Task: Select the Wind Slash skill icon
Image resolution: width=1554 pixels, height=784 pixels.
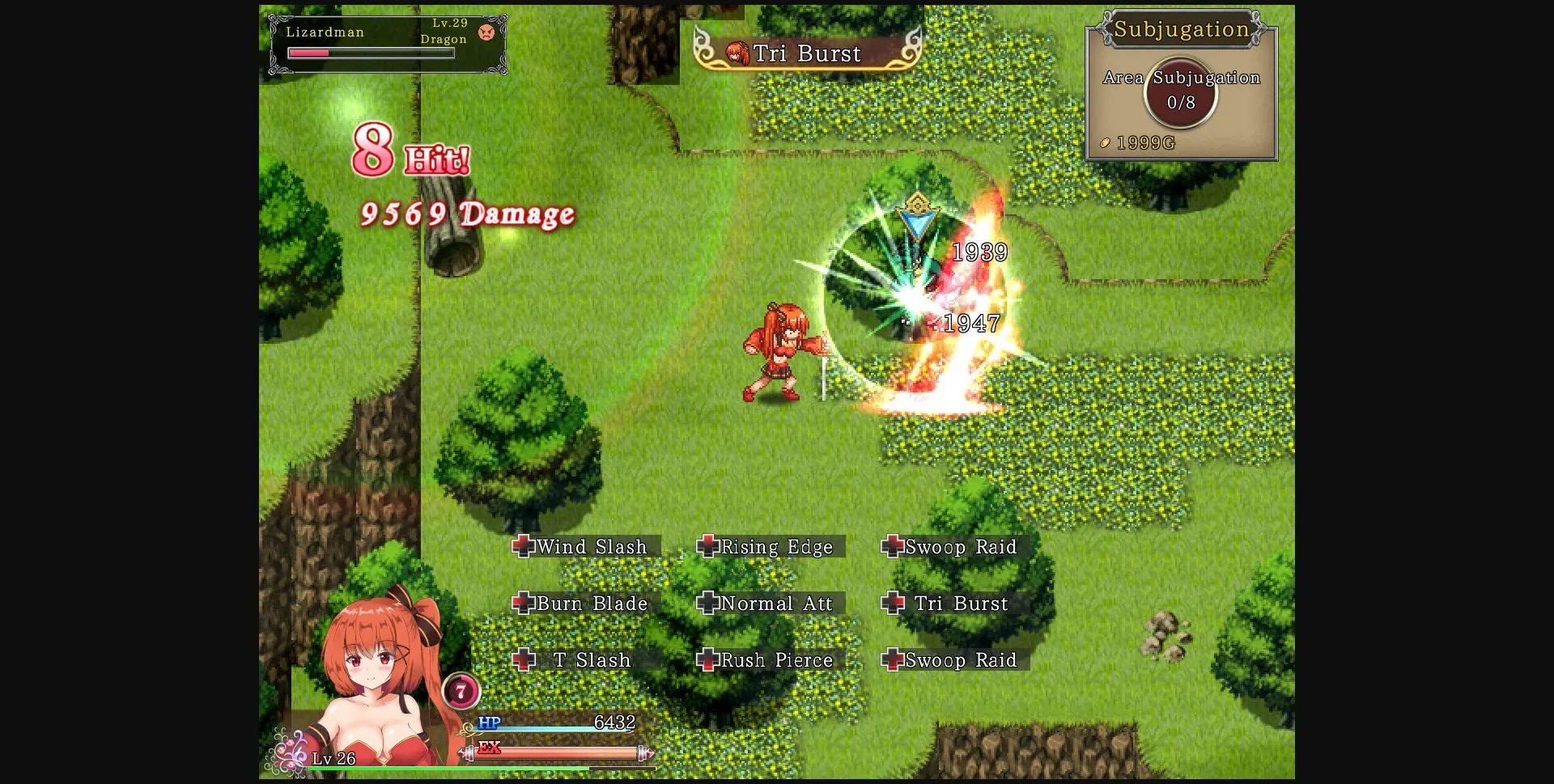Action: 523,547
